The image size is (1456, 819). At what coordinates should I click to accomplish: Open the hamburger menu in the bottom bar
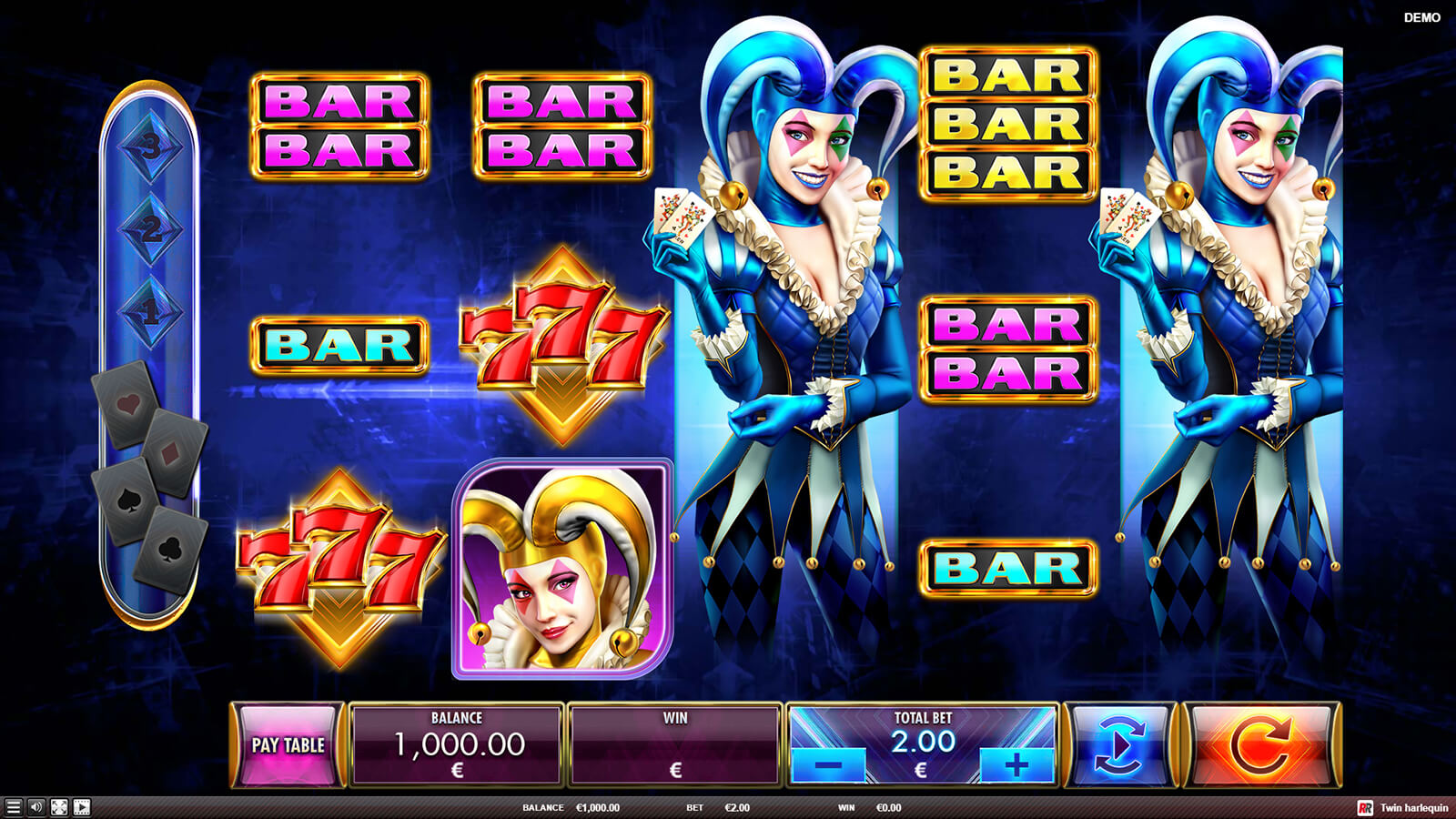click(14, 807)
